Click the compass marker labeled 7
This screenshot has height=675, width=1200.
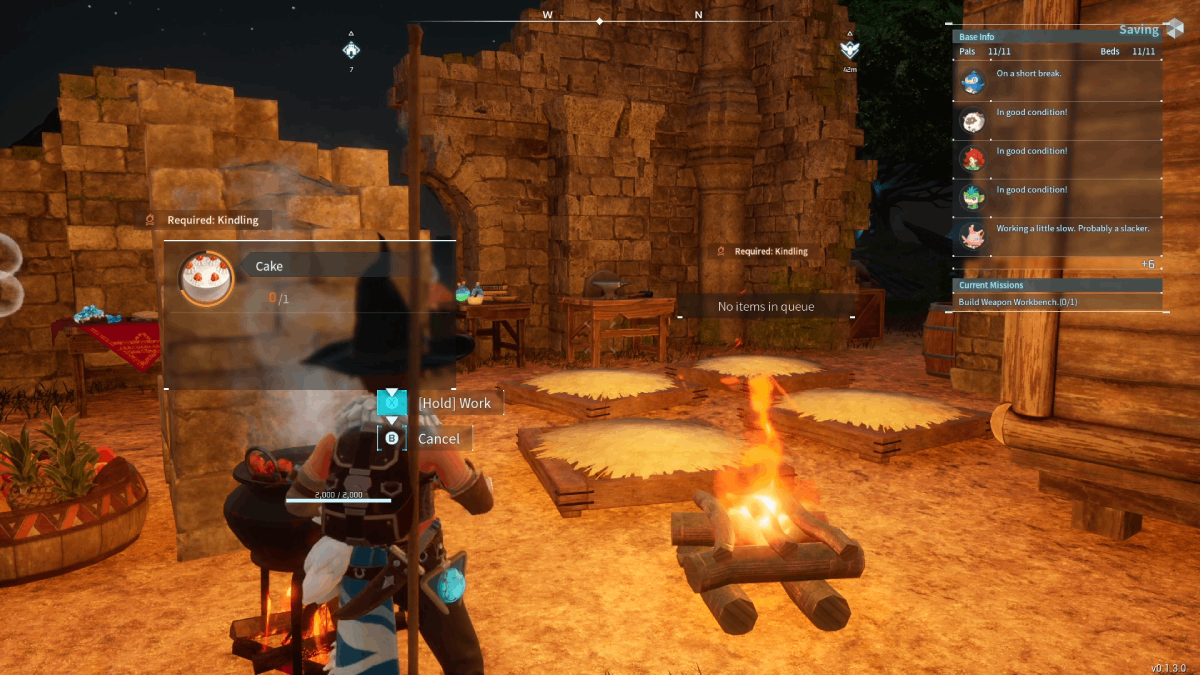(351, 50)
